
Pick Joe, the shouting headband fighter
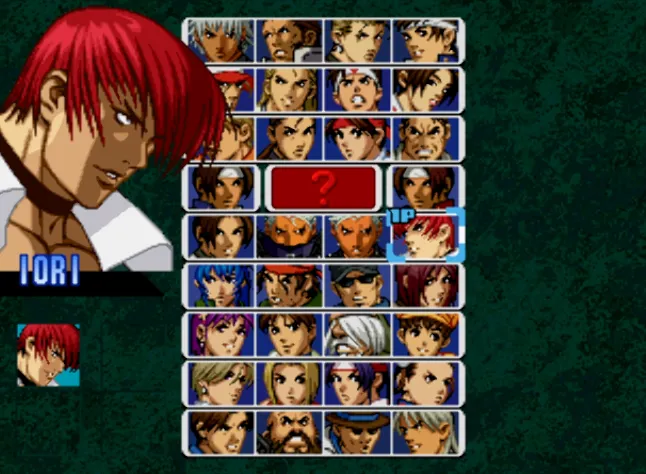358,89
